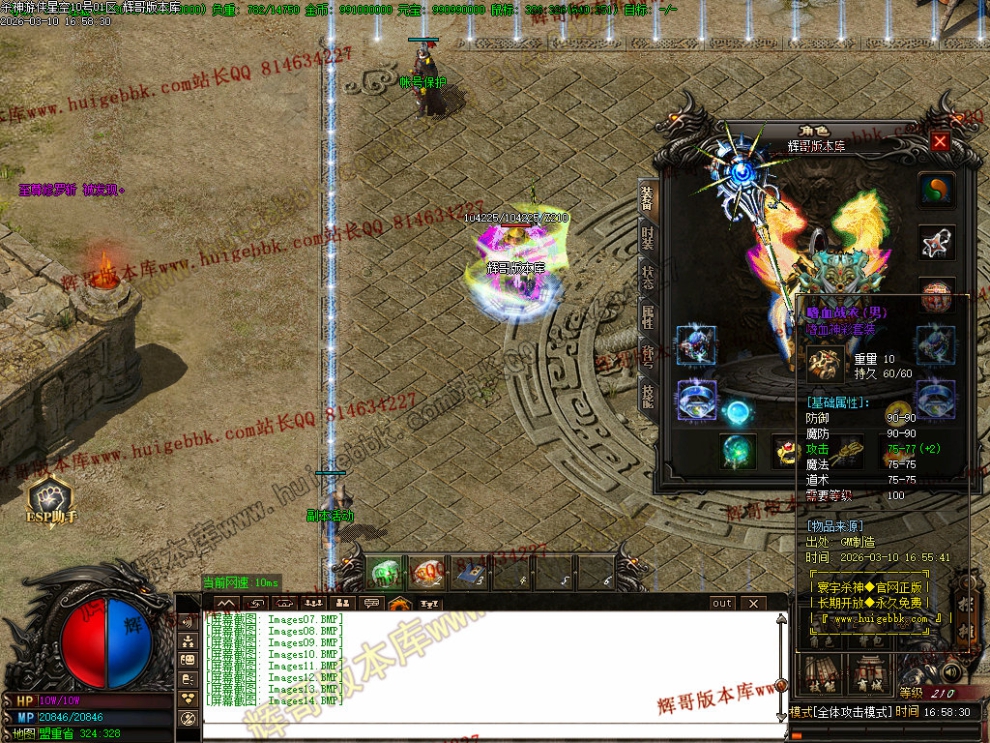The height and width of the screenshot is (743, 990).
Task: Close the chat window with its X button
Action: (752, 604)
